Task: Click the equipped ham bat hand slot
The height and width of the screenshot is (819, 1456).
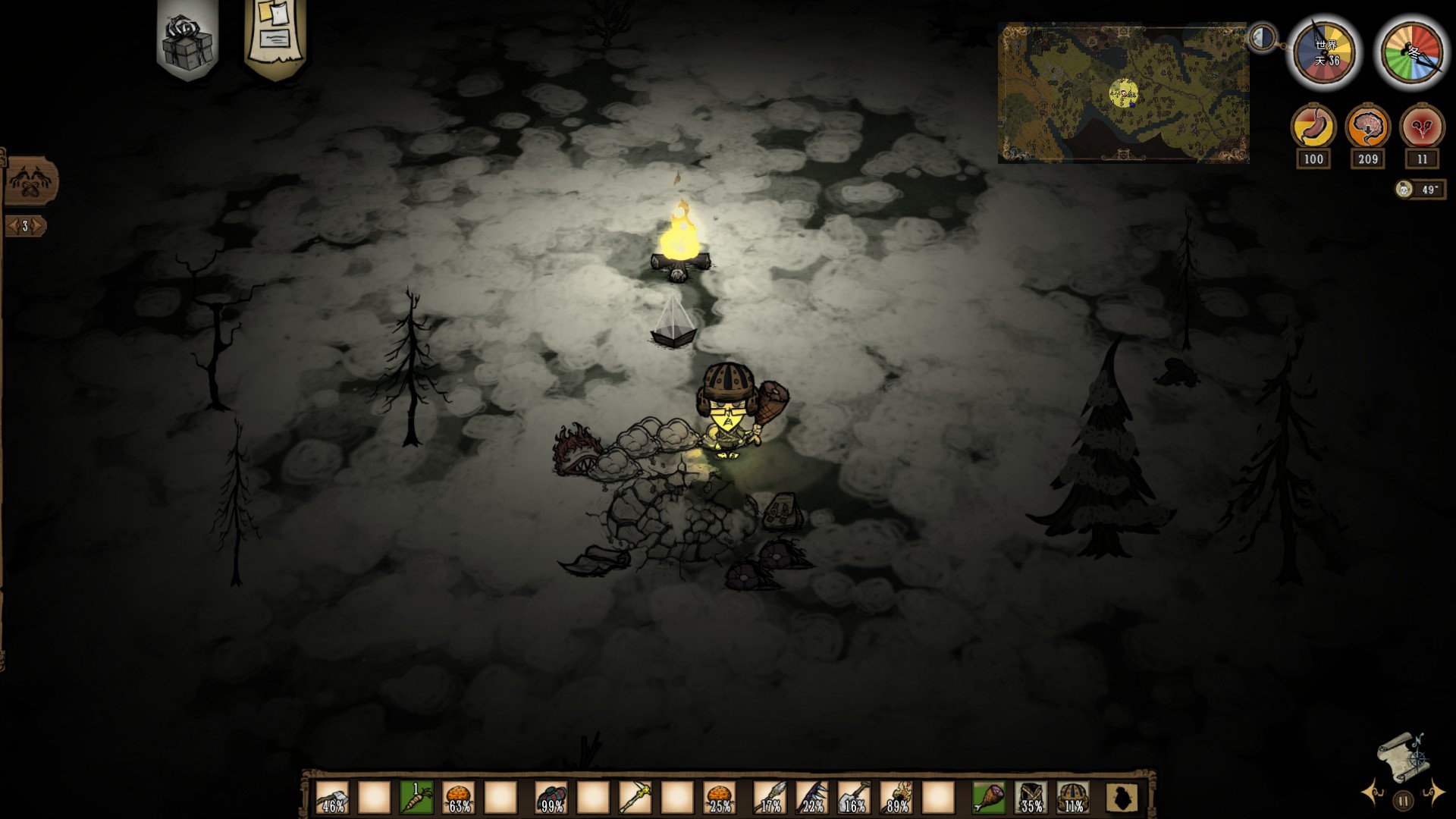Action: [989, 798]
